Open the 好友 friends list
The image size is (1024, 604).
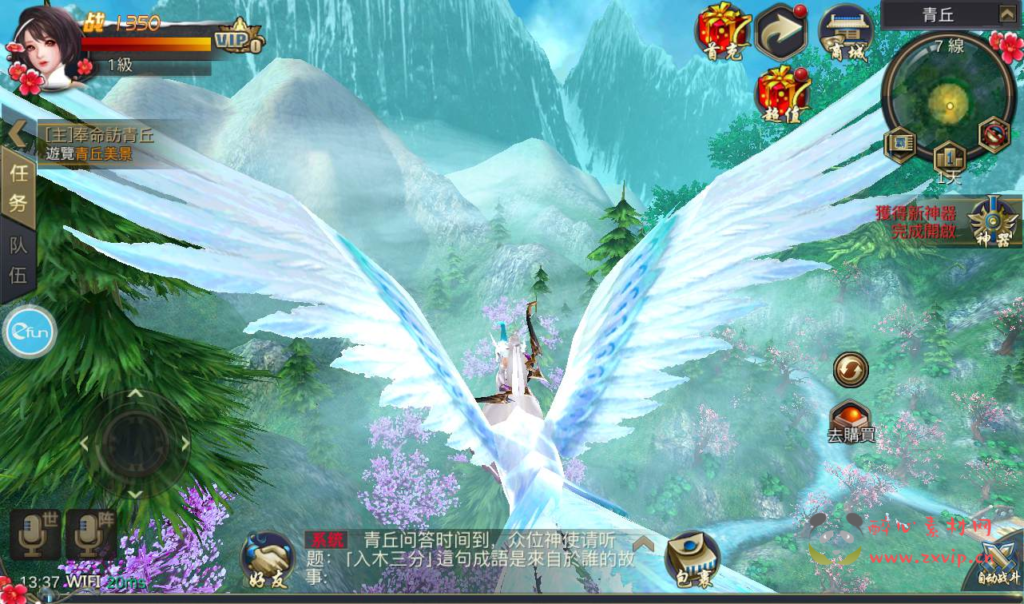[267, 559]
